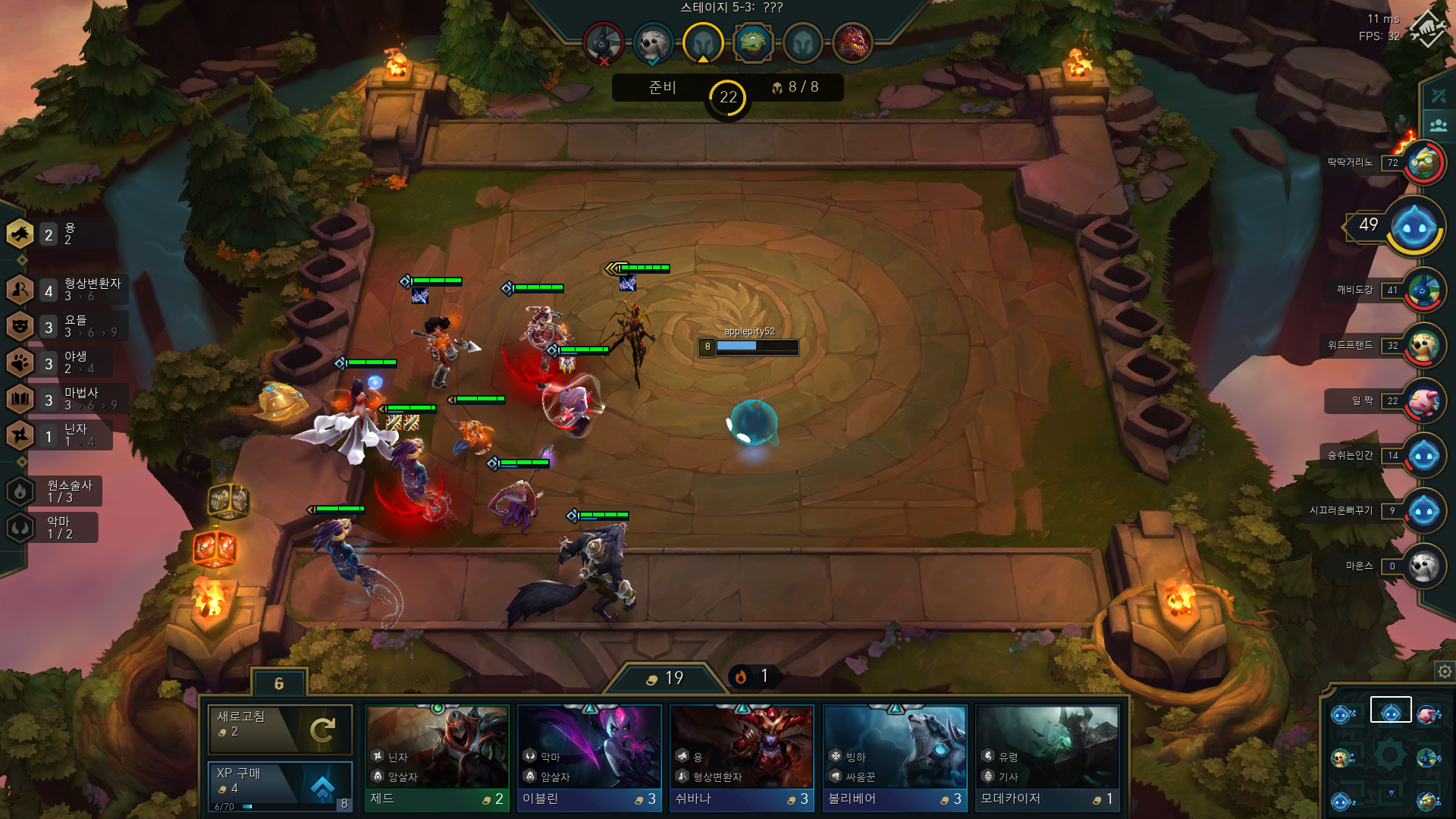This screenshot has width=1456, height=819.
Task: View player 딱딱거리노 on scoreboard
Action: coord(1423,162)
